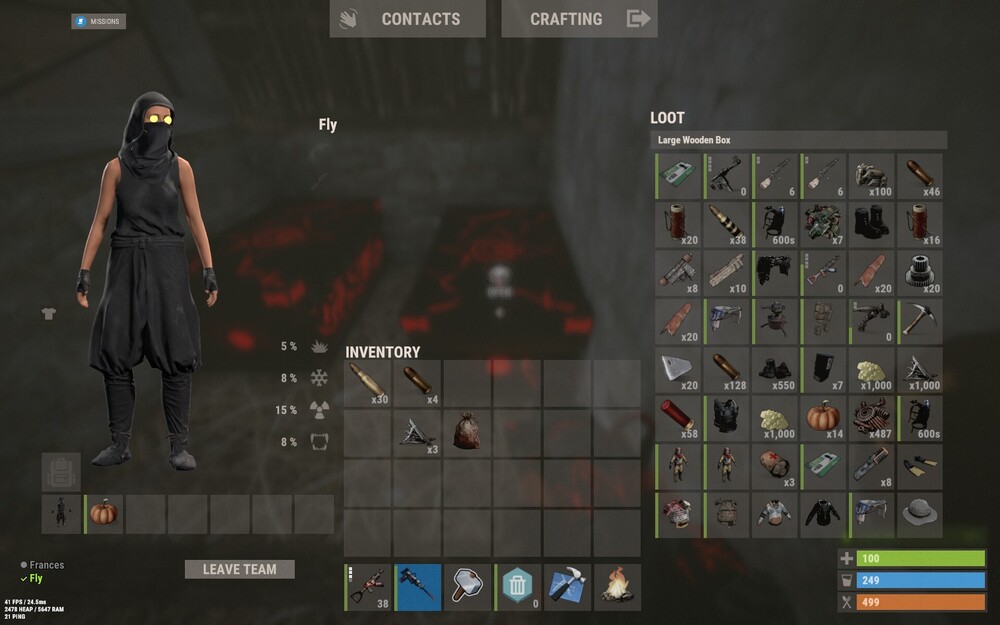Take the black jacket from the loot box

[825, 513]
